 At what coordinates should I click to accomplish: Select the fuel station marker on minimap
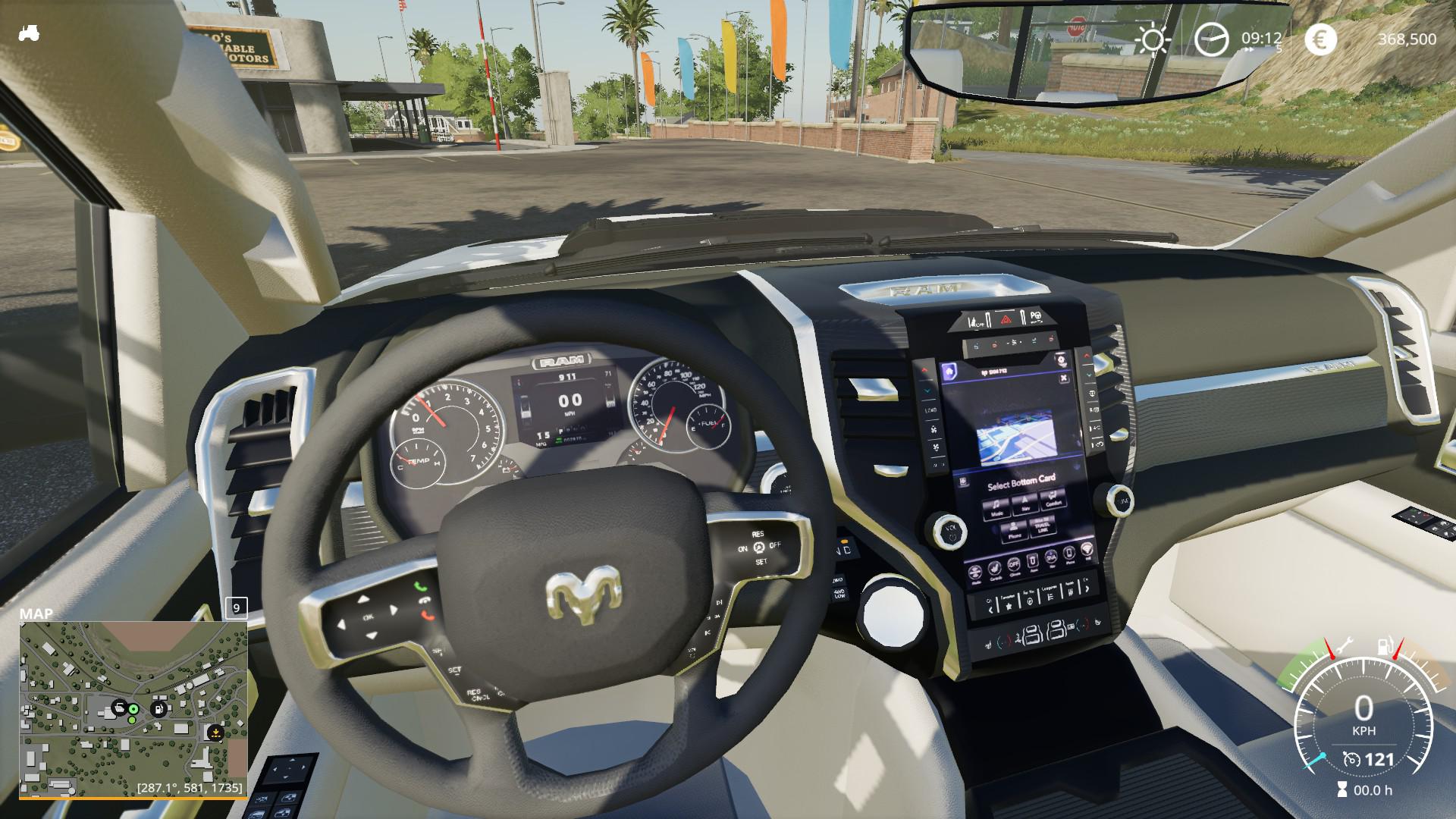coord(158,709)
